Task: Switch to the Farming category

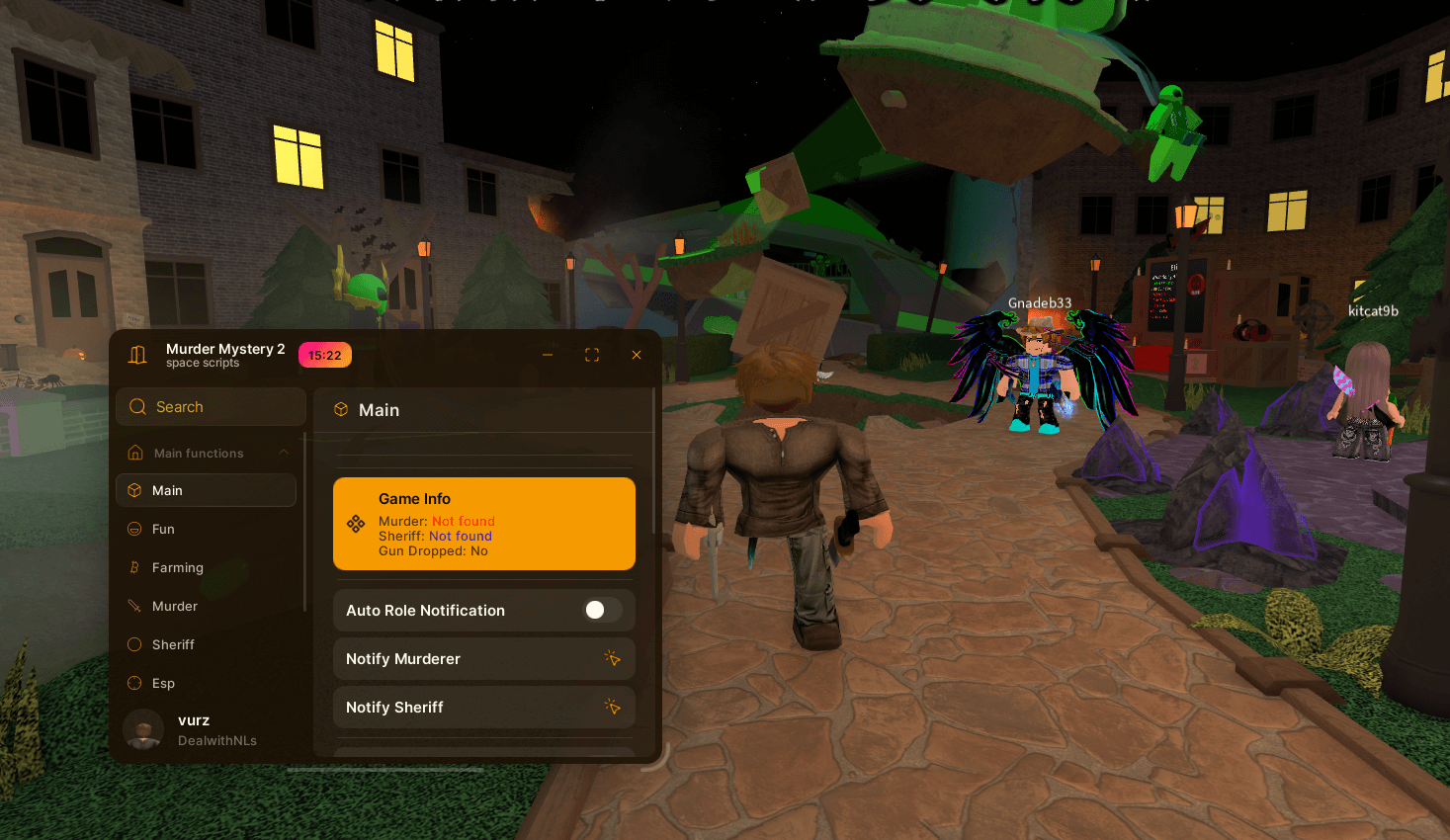Action: (x=178, y=568)
